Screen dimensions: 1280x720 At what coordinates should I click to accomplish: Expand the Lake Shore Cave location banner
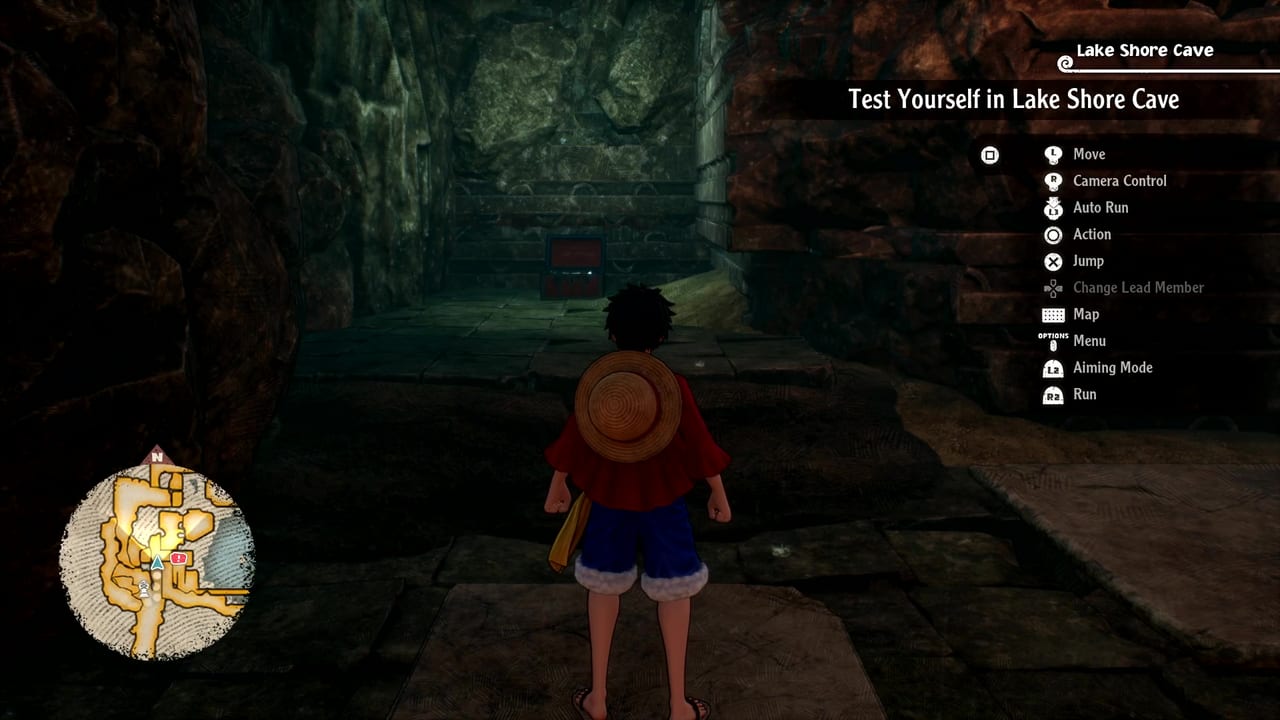coord(1143,50)
